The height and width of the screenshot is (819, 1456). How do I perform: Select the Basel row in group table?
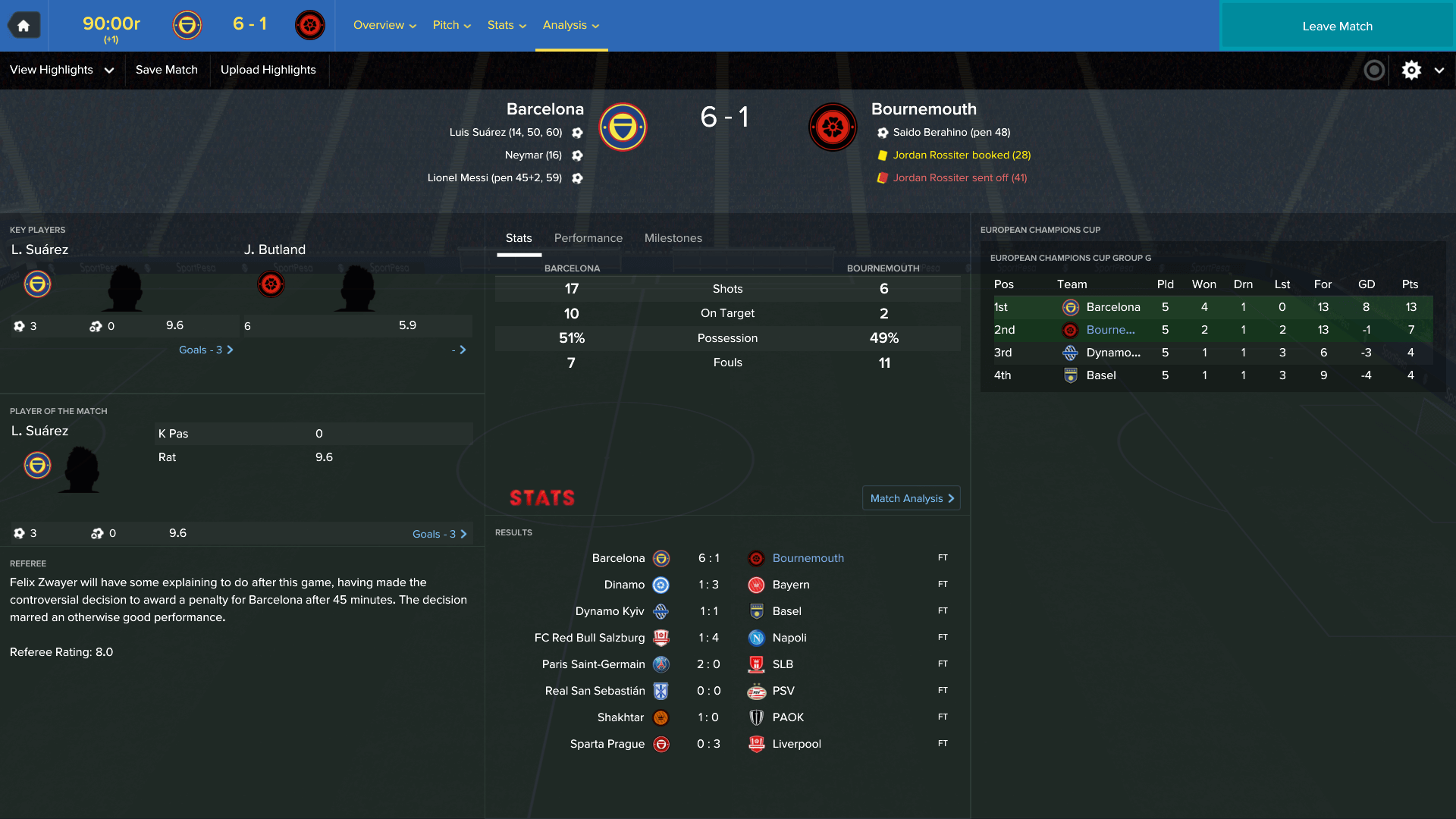point(1100,375)
